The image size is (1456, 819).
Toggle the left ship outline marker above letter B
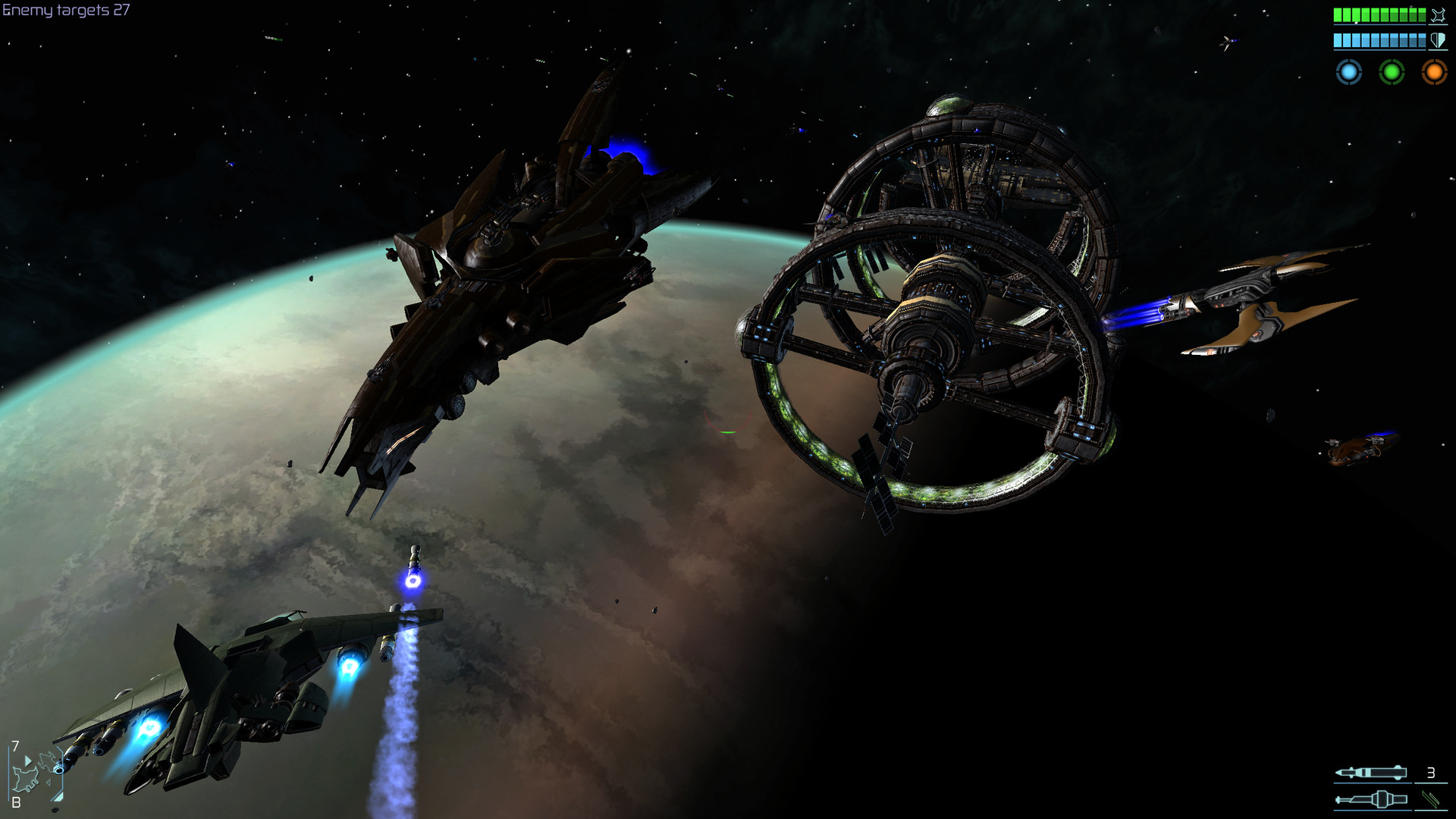[27, 779]
